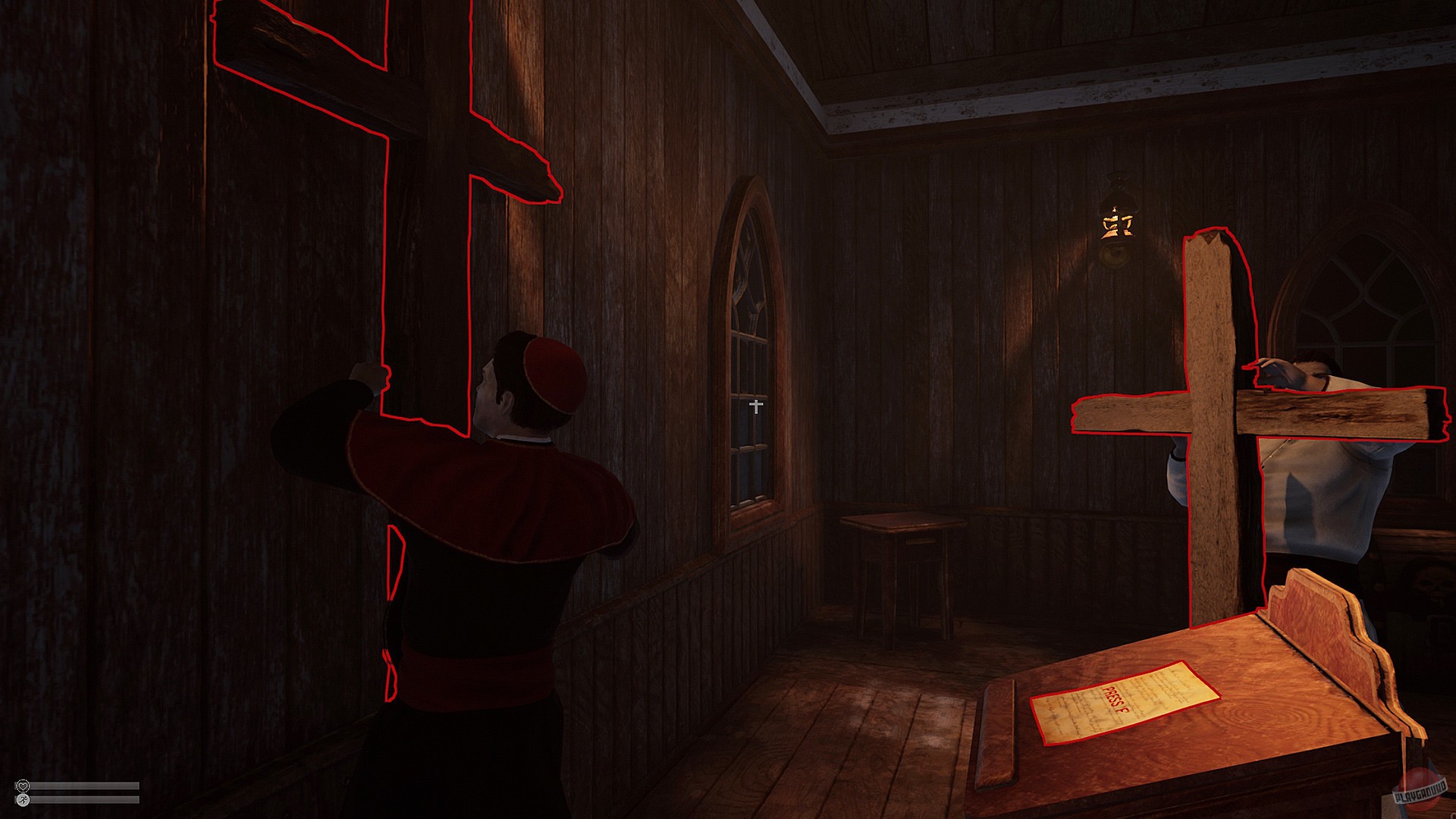Click the running-figure stamina icon
1456x819 pixels.
click(x=24, y=800)
